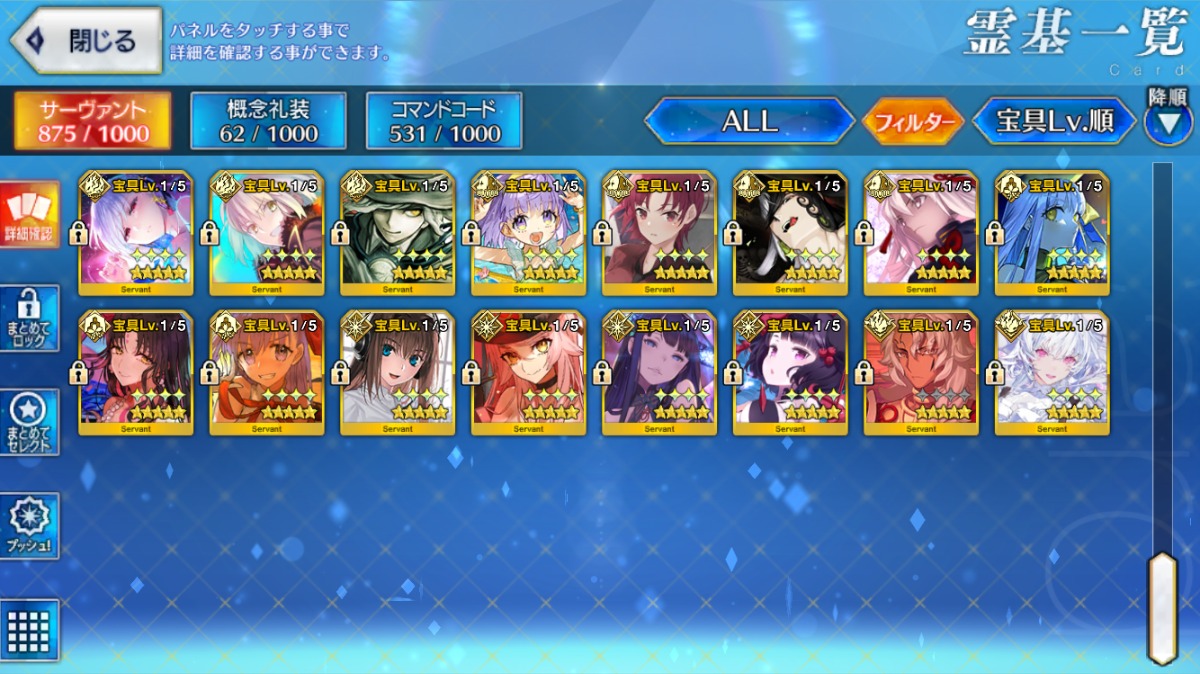Tap the red fox-eared servant card
Image resolution: width=1200 pixels, height=674 pixels.
(528, 373)
